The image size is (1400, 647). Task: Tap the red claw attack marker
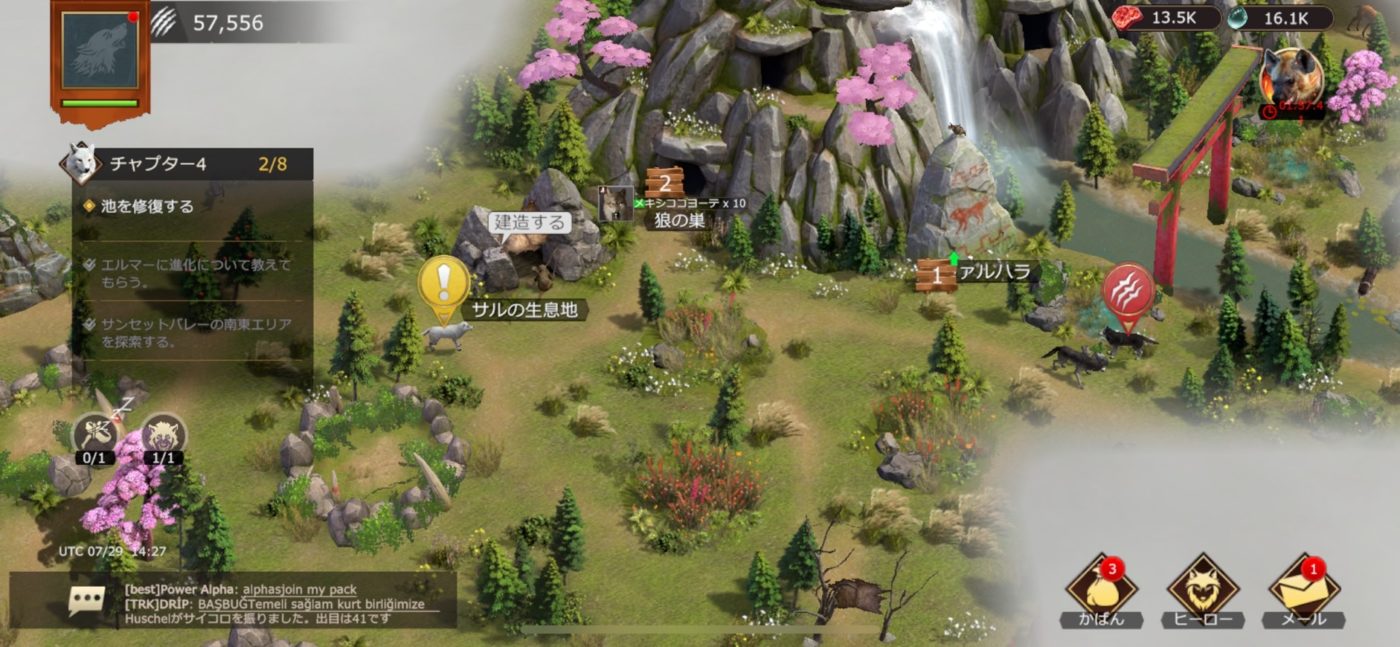coord(1128,293)
